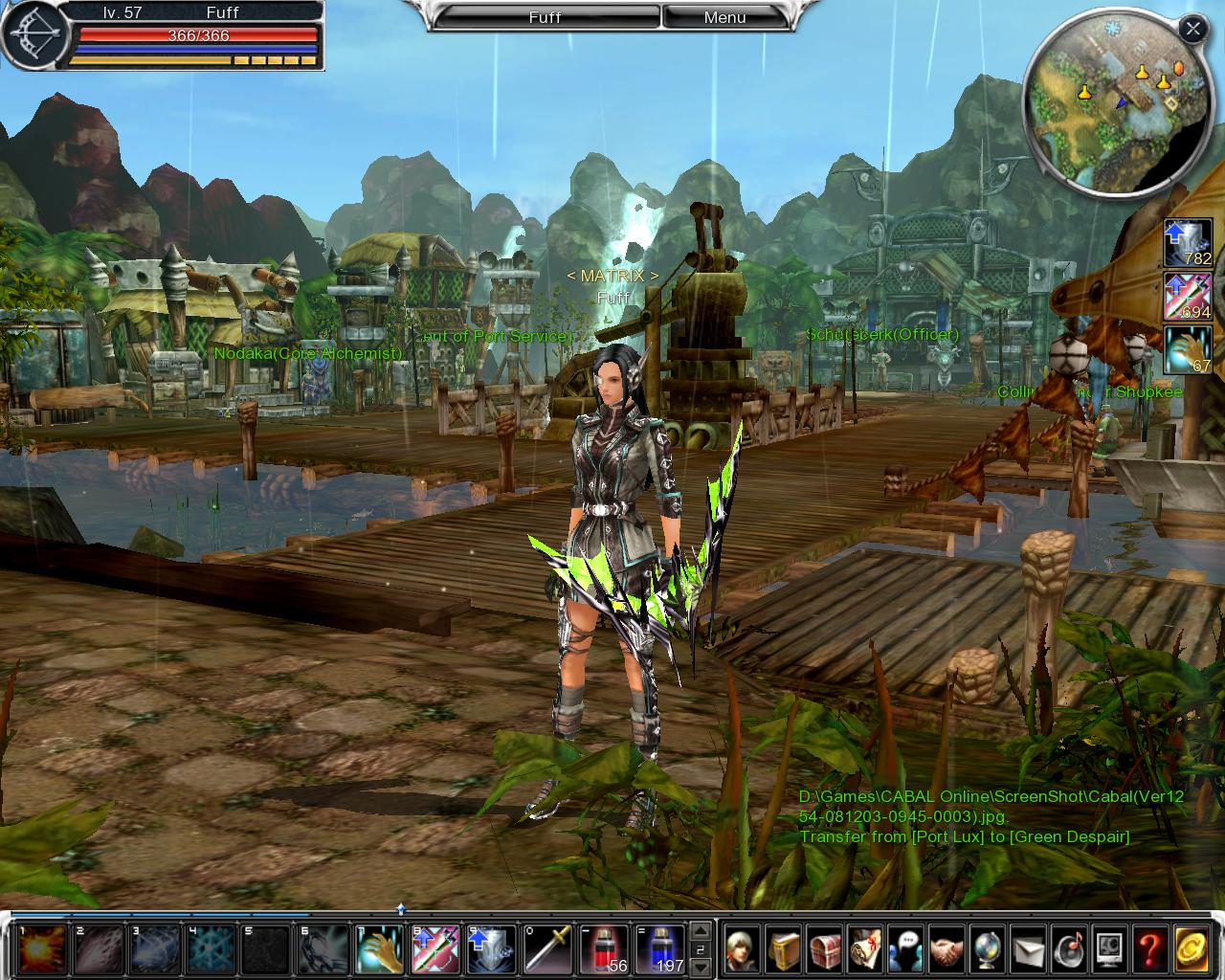The width and height of the screenshot is (1225, 980).
Task: Activate the fire explosion skill in slot 1
Action: [x=43, y=949]
